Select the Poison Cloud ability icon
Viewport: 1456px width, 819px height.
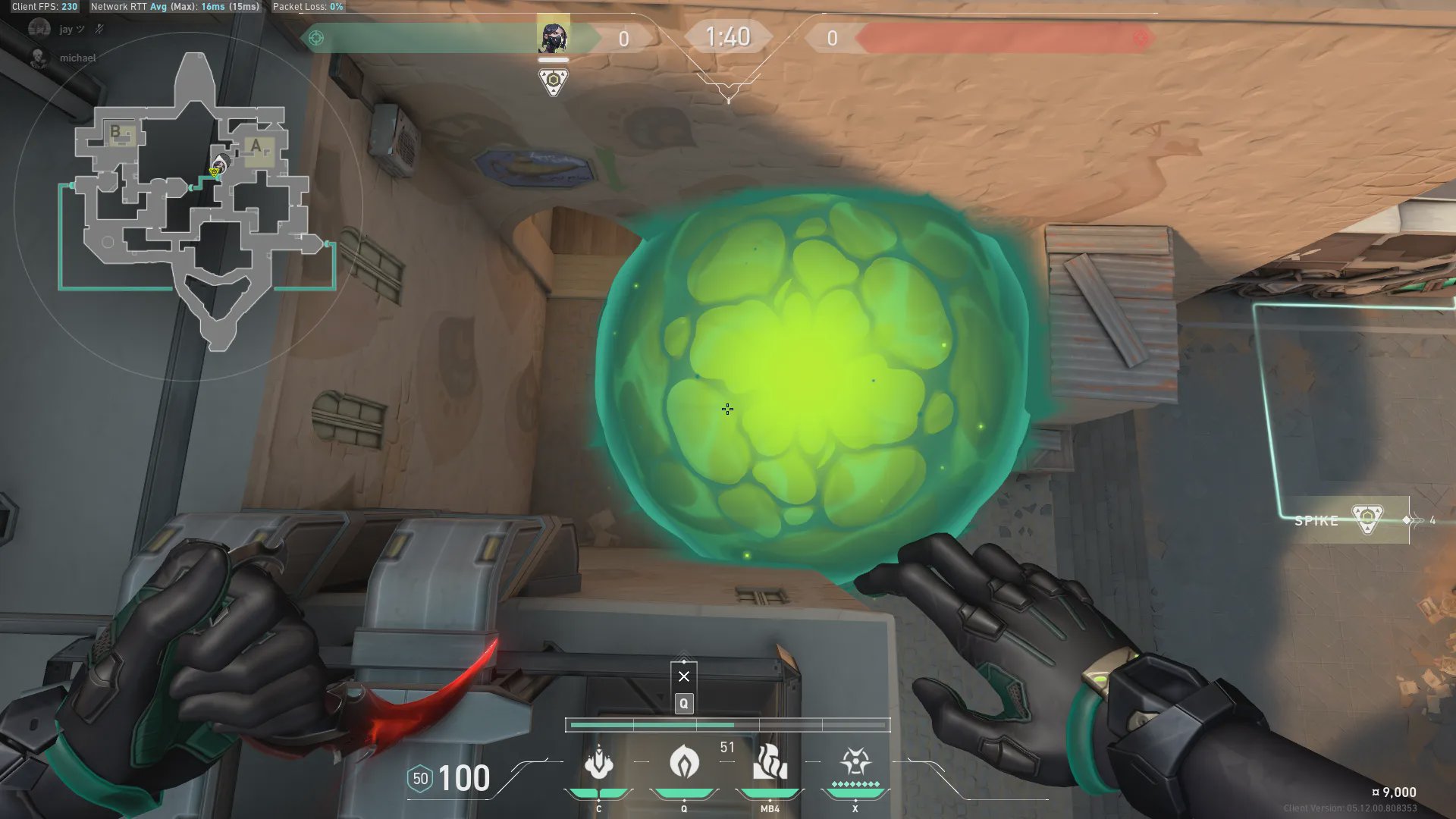[x=684, y=762]
